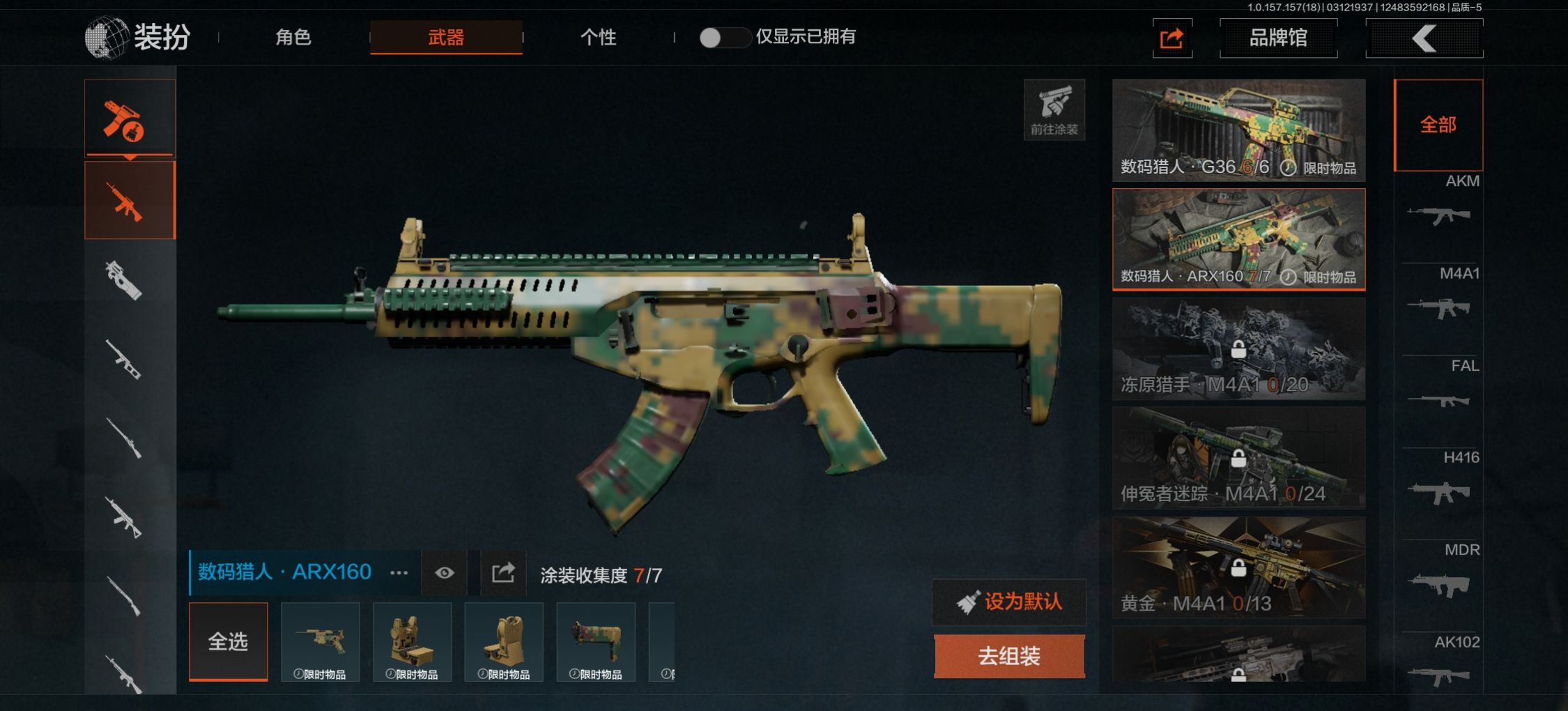This screenshot has height=711, width=1568.
Task: Pick the 黄金 M4A1 skin thumbnail
Action: pyautogui.click(x=1238, y=567)
